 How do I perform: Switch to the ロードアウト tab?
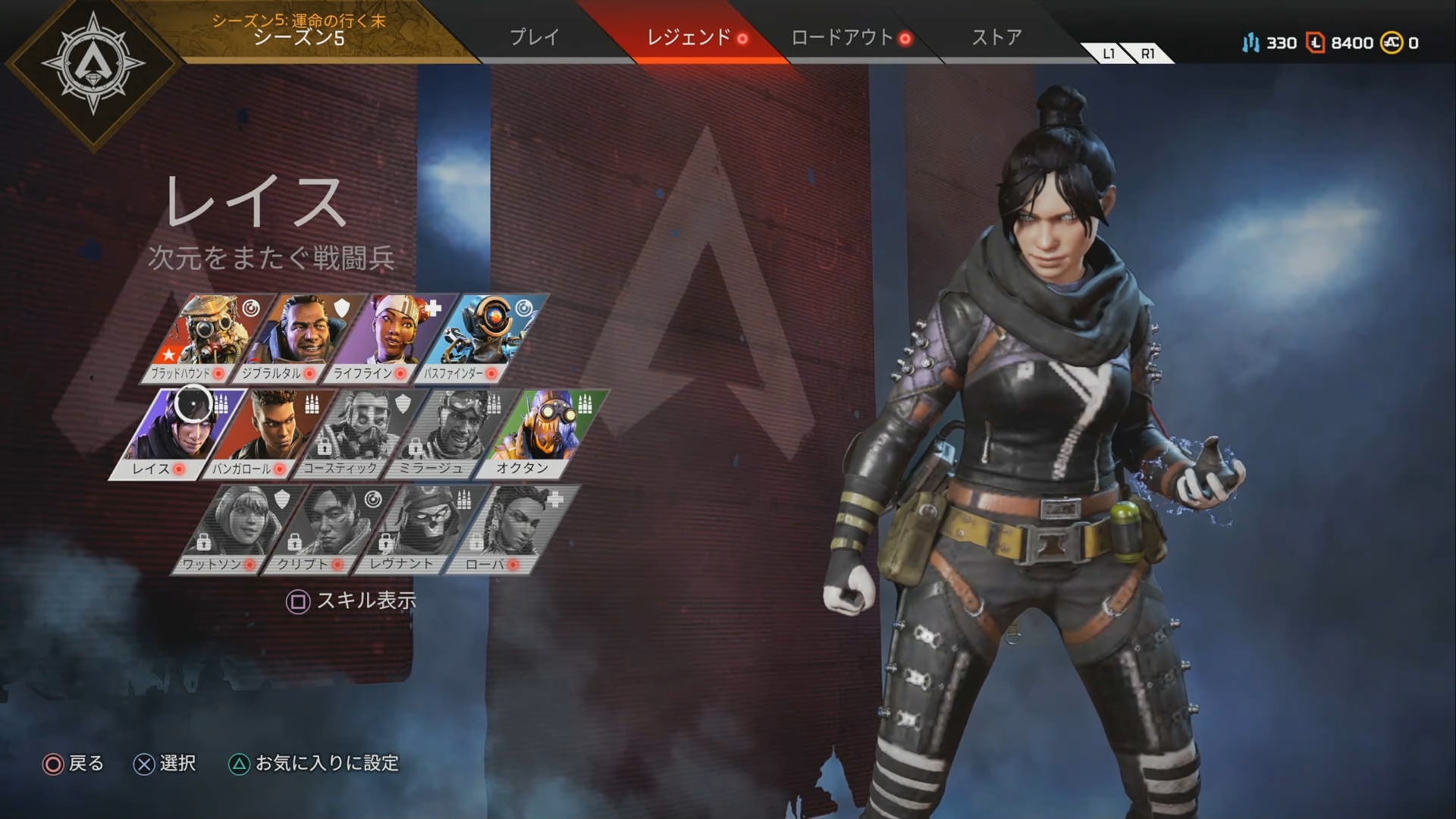(x=842, y=37)
